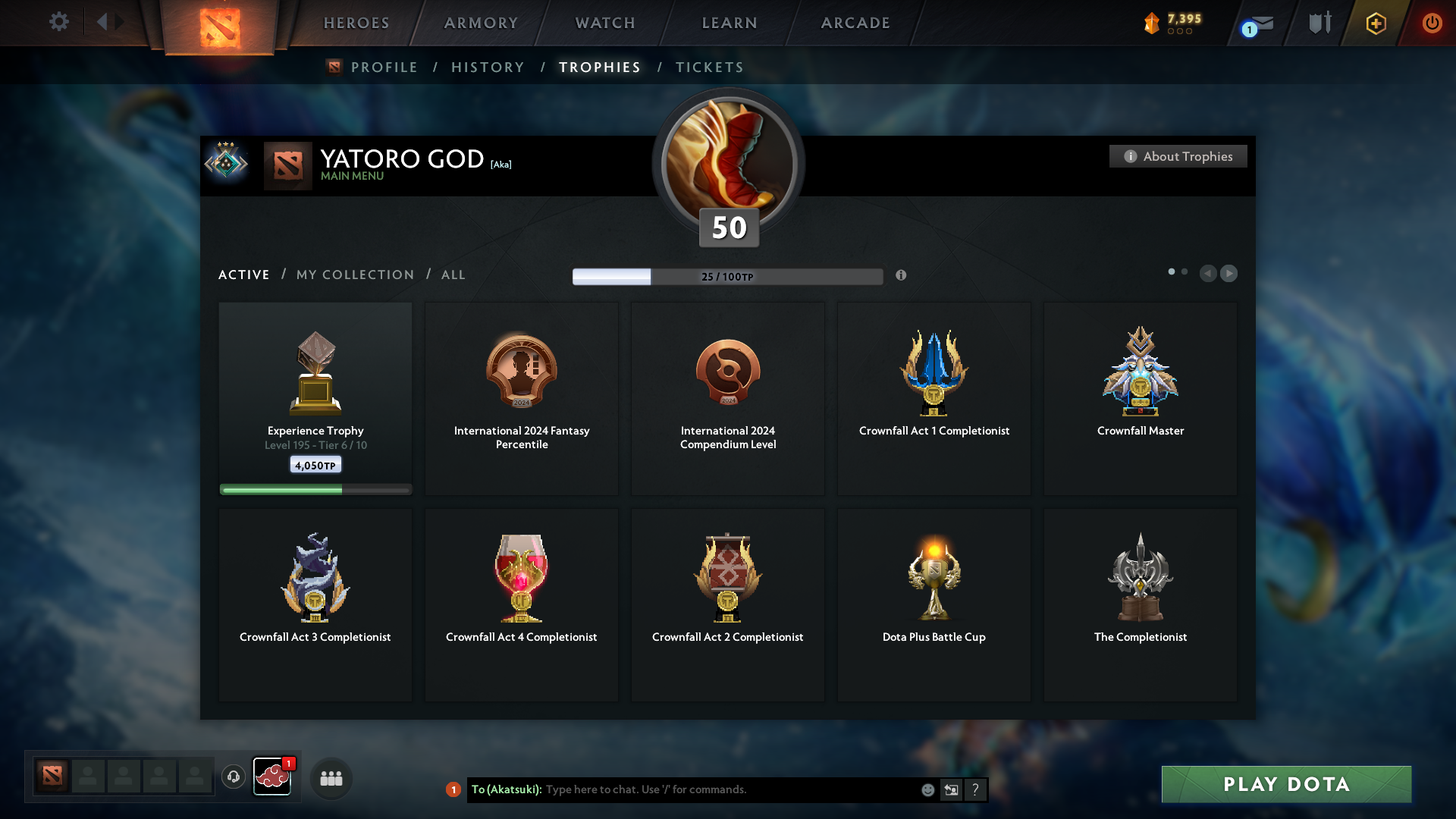Open the friends list people icon

(331, 777)
